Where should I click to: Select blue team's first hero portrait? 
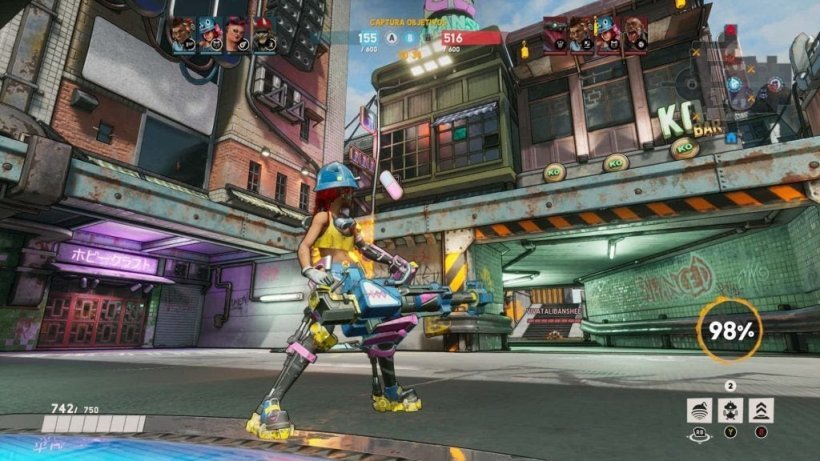182,34
